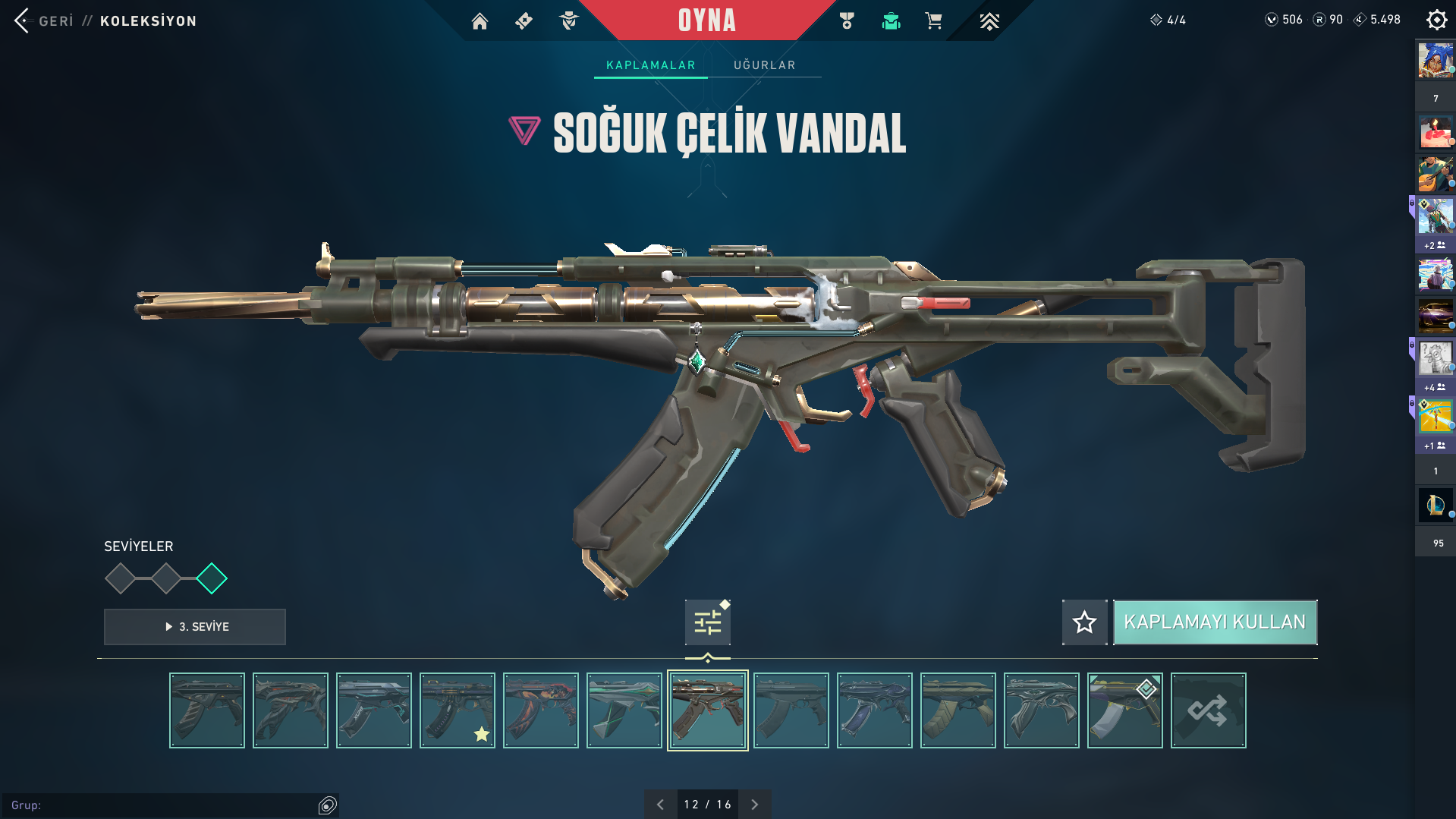Select the Kaplamalar tab

(650, 65)
